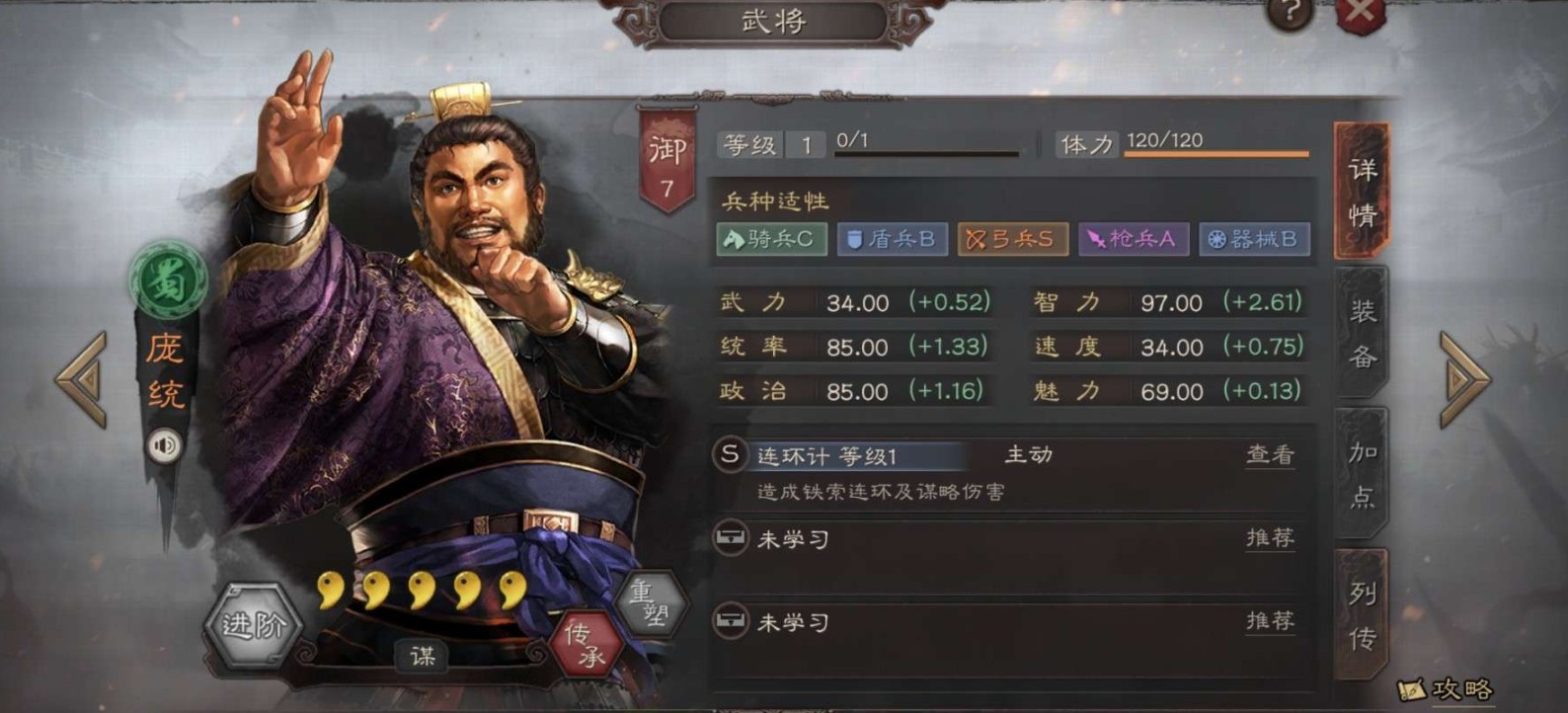Viewport: 1568px width, 713px height.
Task: View the 弓兵S archer adaptability icon
Action: coord(1012,239)
